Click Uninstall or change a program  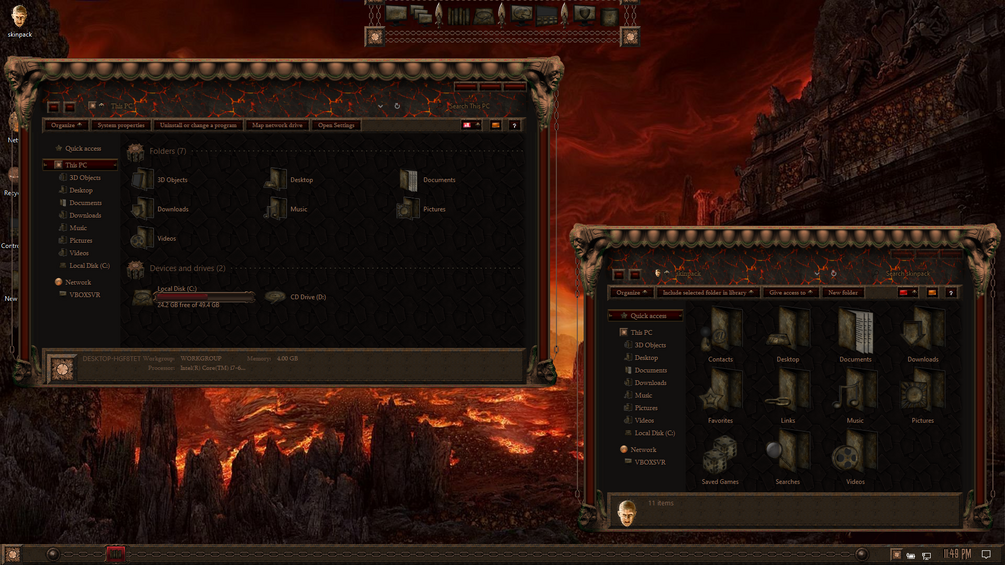click(198, 125)
